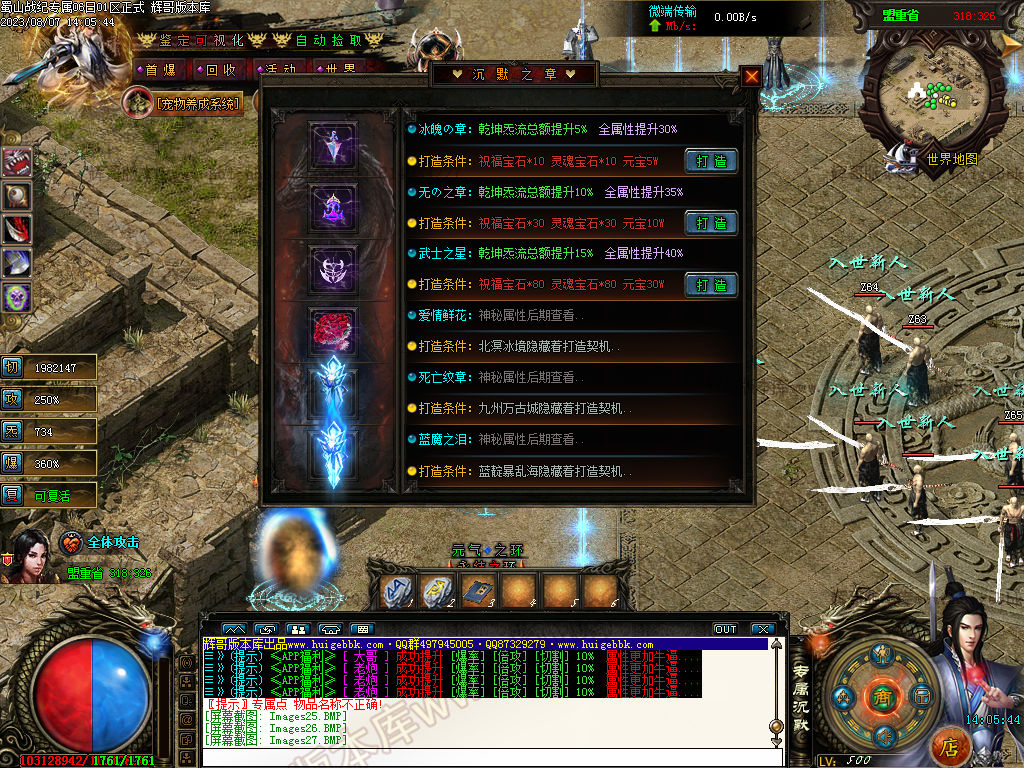Open the 回收 recycle menu
Screen dimensions: 1024x768
click(220, 70)
